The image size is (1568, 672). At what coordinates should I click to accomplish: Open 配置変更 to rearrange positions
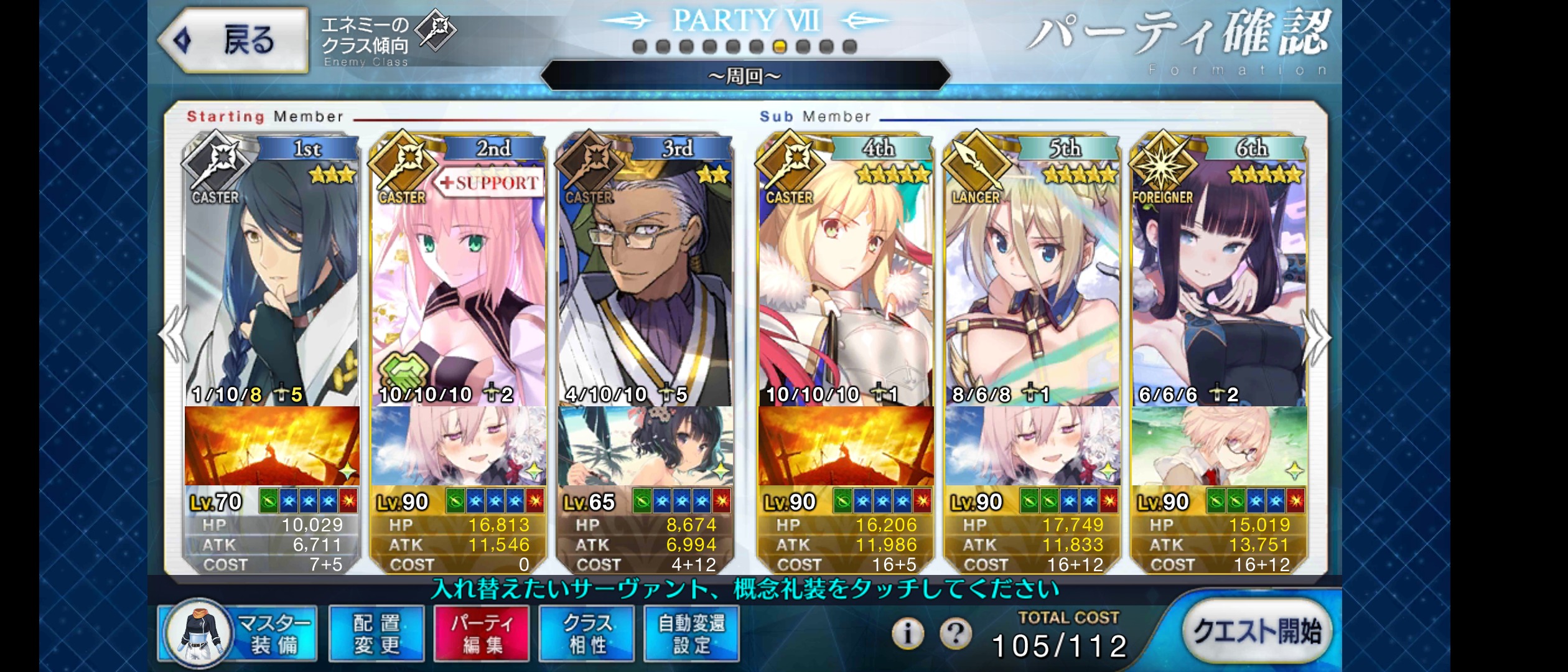[x=376, y=633]
